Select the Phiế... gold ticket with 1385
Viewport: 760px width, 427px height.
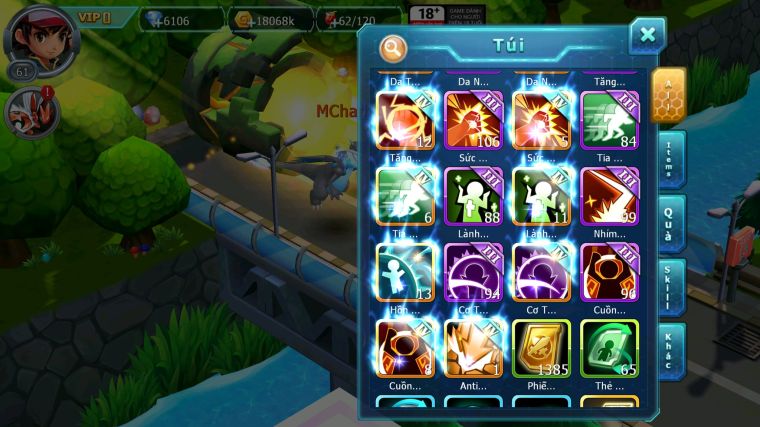coord(541,348)
